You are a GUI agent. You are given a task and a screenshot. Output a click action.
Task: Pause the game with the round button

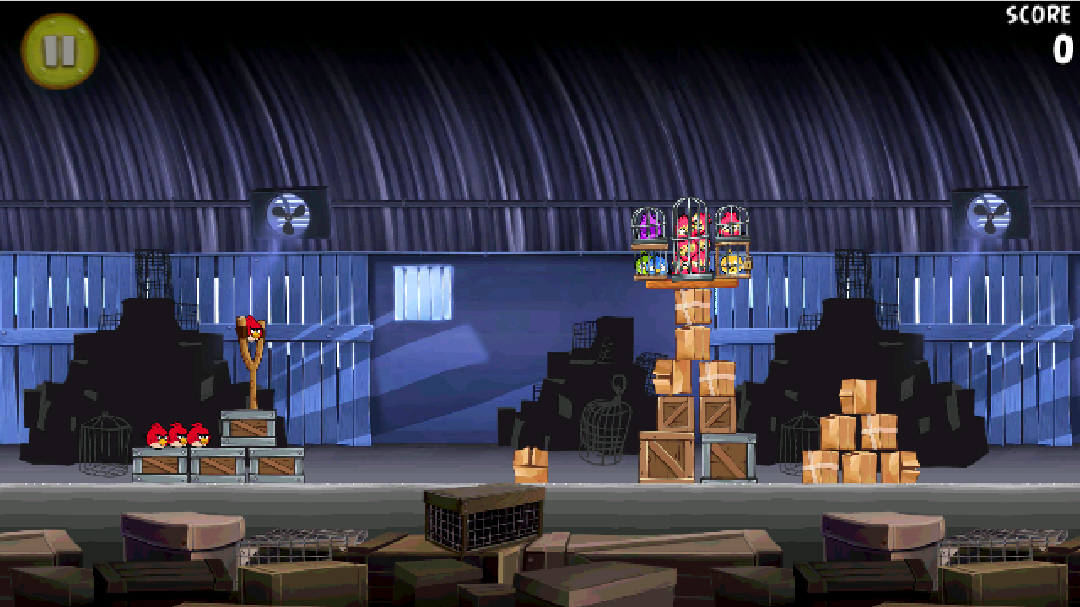59,51
